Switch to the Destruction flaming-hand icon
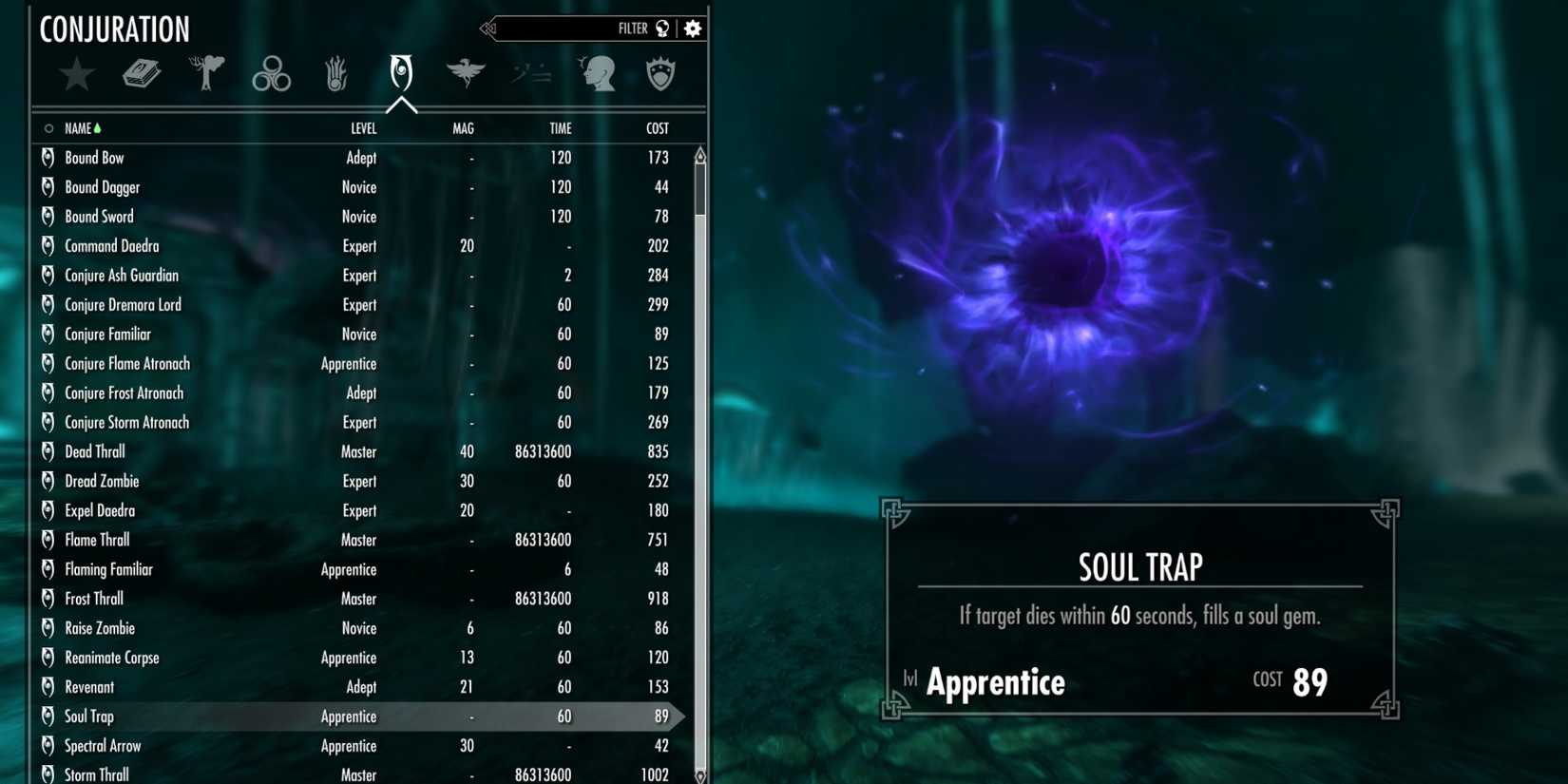This screenshot has width=1568, height=784. [x=335, y=74]
